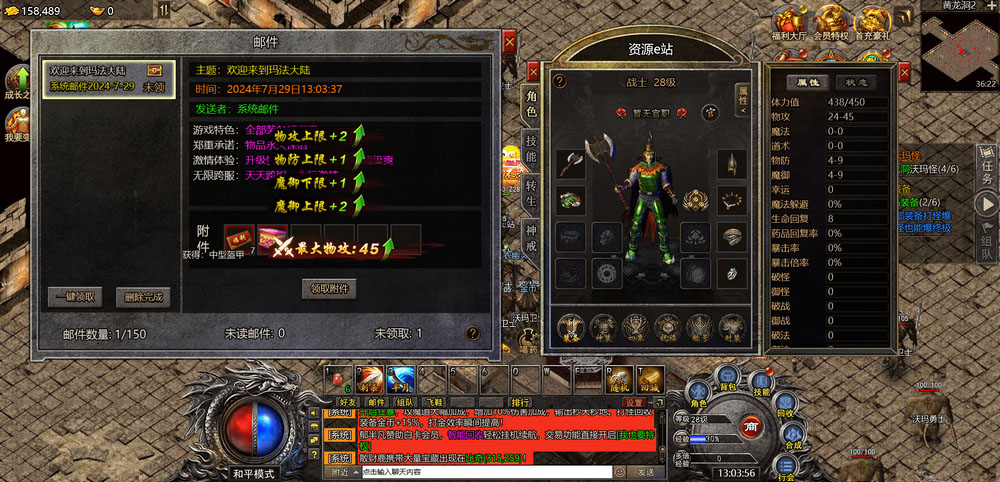
Task: Open the mail window help question mark
Action: pos(472,333)
